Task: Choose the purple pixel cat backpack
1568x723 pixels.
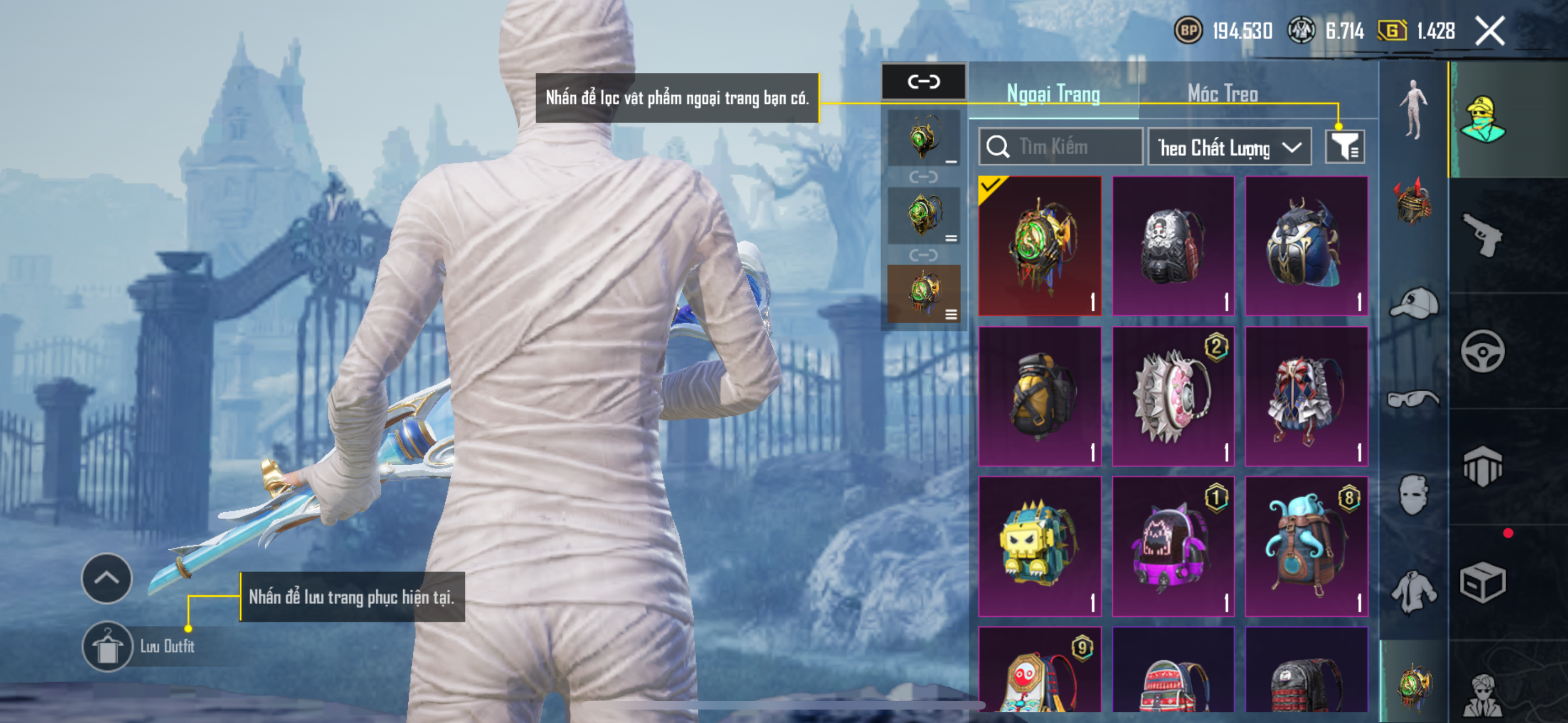Action: [x=1173, y=546]
